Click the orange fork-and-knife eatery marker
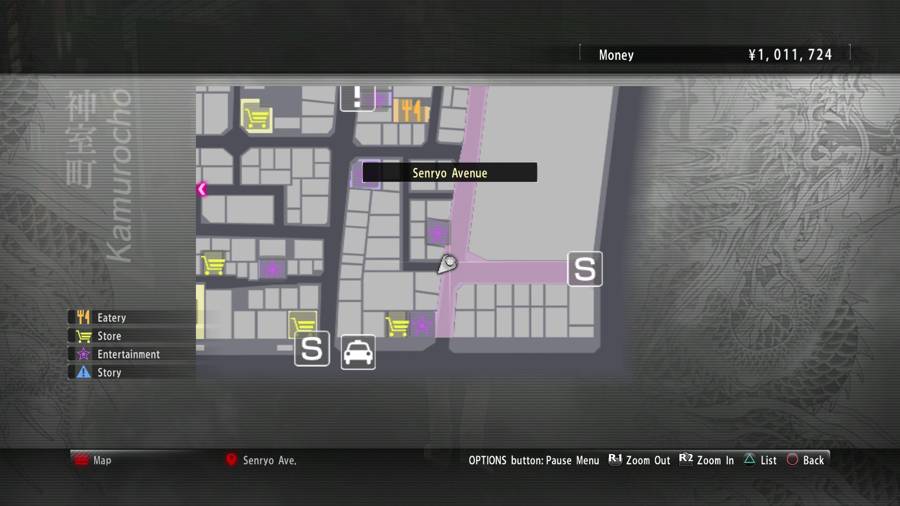Viewport: 900px width, 506px height. [x=411, y=110]
